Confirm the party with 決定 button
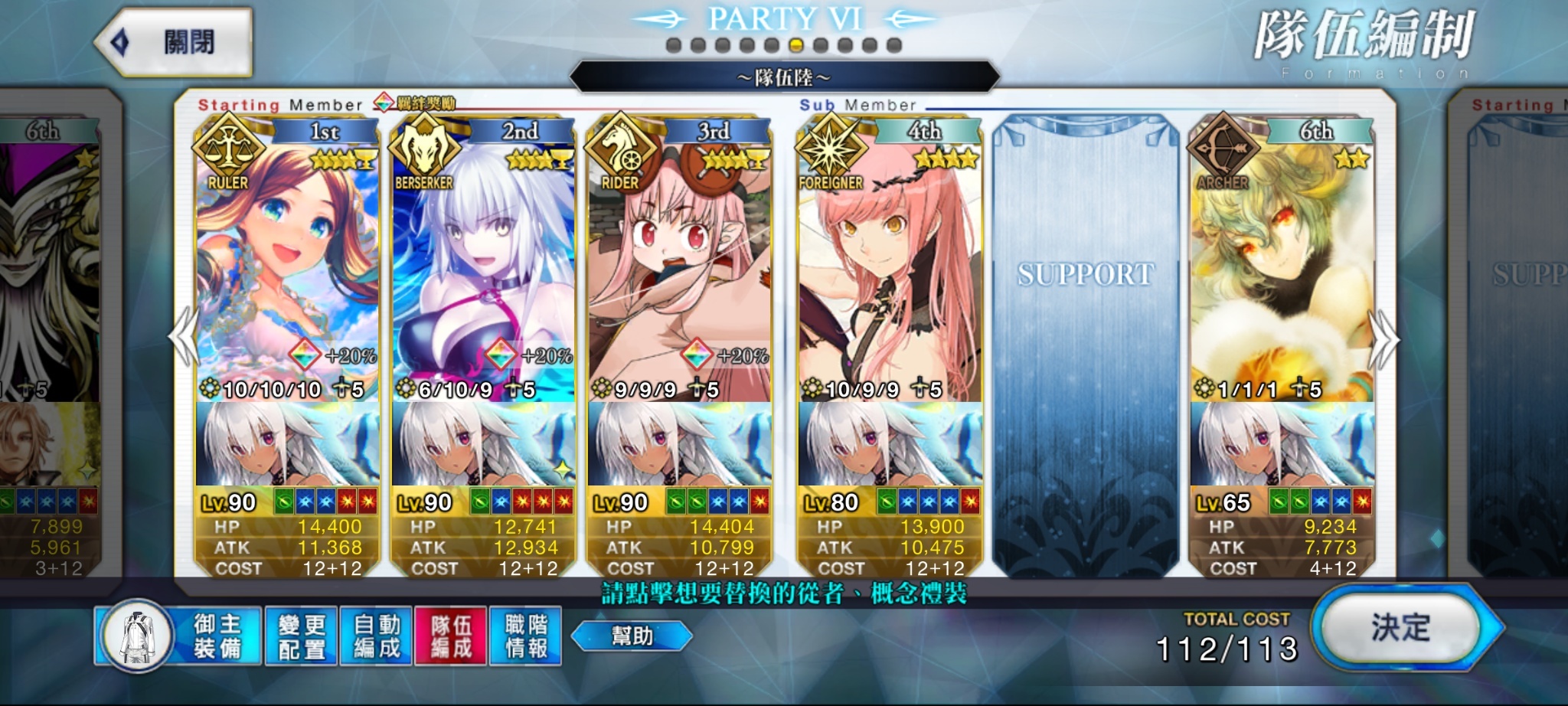 tap(1401, 629)
